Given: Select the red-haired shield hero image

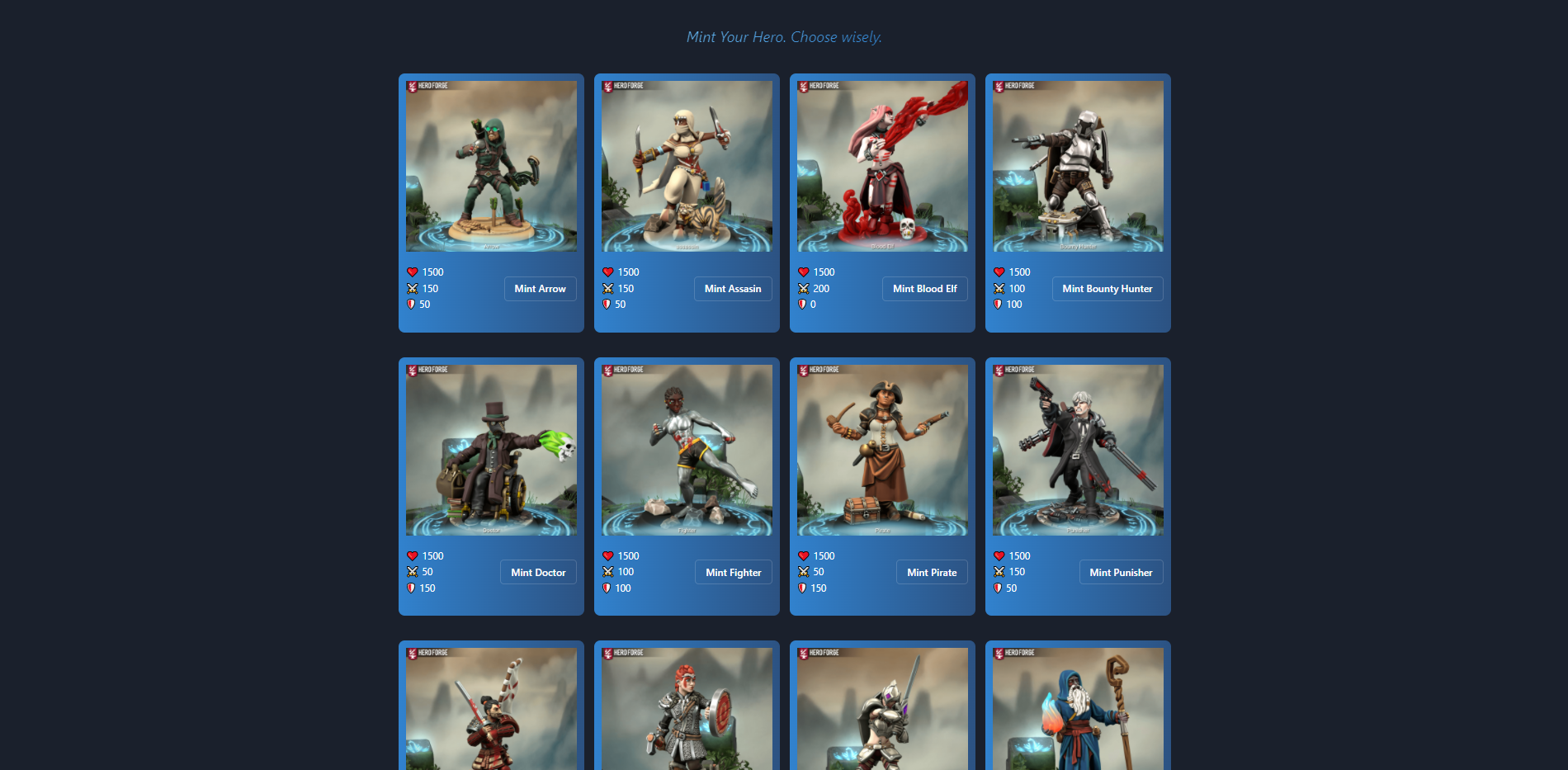Looking at the screenshot, I should [x=687, y=710].
